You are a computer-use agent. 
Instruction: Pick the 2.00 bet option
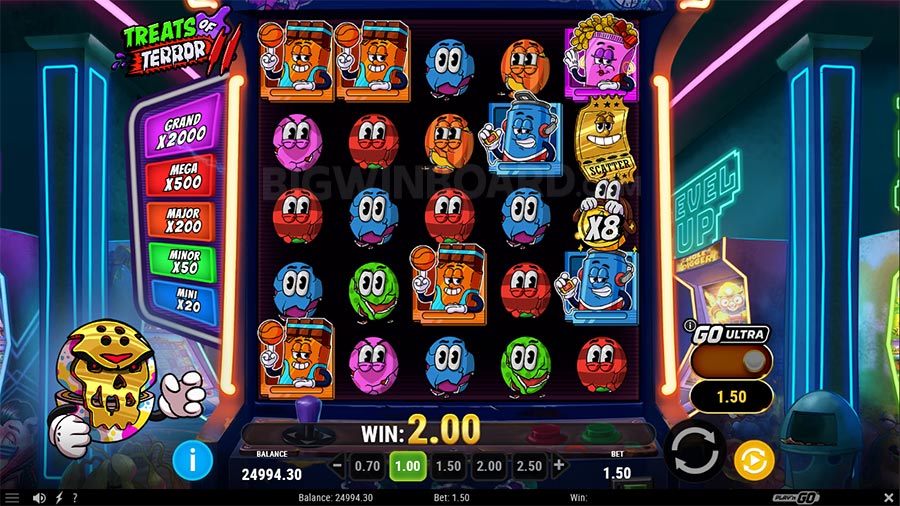click(x=489, y=465)
